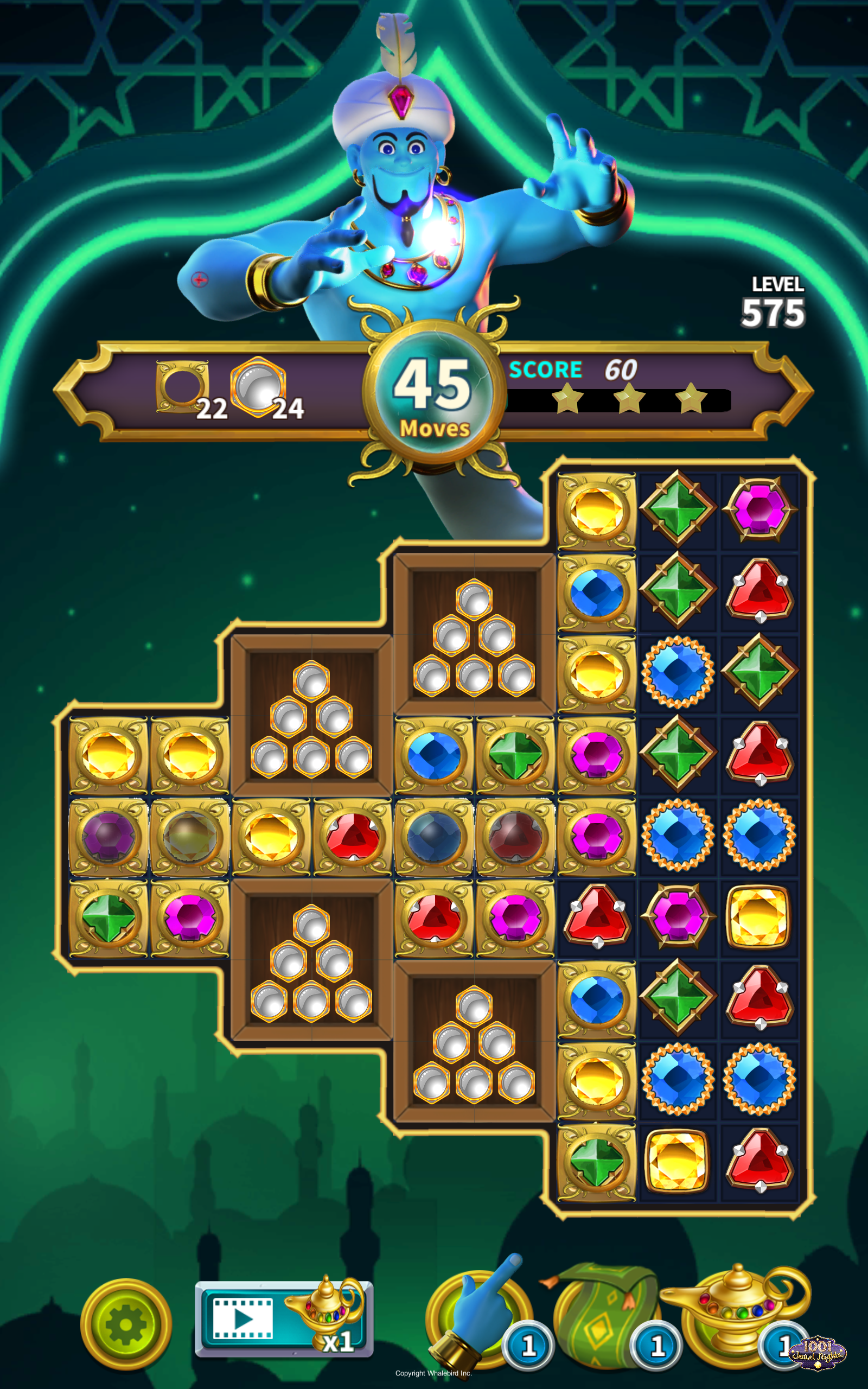The height and width of the screenshot is (1389, 868).
Task: Watch video ad for free lamp
Action: tap(284, 1320)
